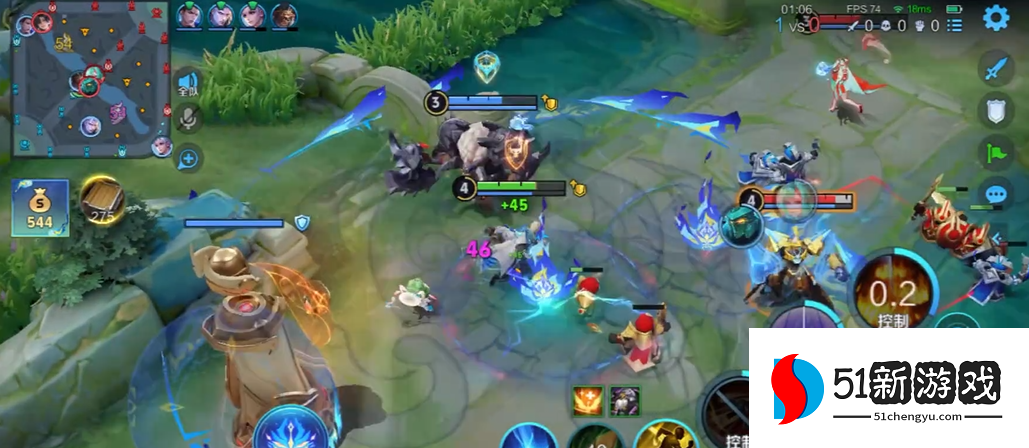
Task: Select the first teammate portrait at top
Action: click(x=190, y=15)
